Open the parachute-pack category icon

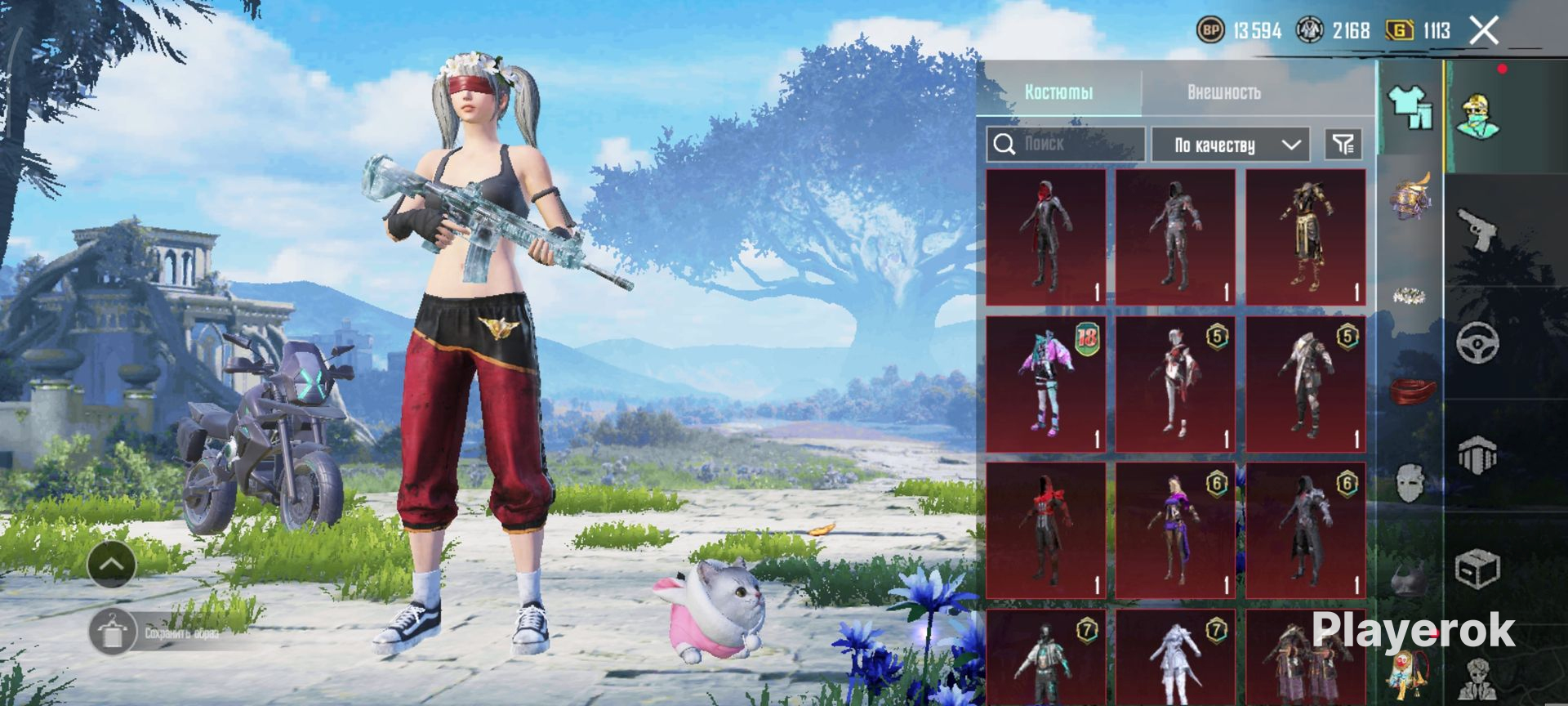click(1477, 455)
